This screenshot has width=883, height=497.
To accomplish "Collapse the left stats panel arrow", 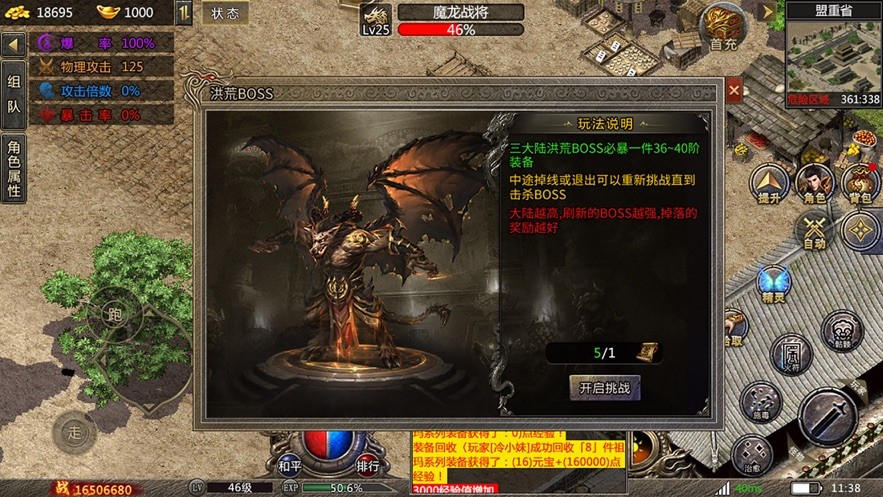I will pos(13,45).
